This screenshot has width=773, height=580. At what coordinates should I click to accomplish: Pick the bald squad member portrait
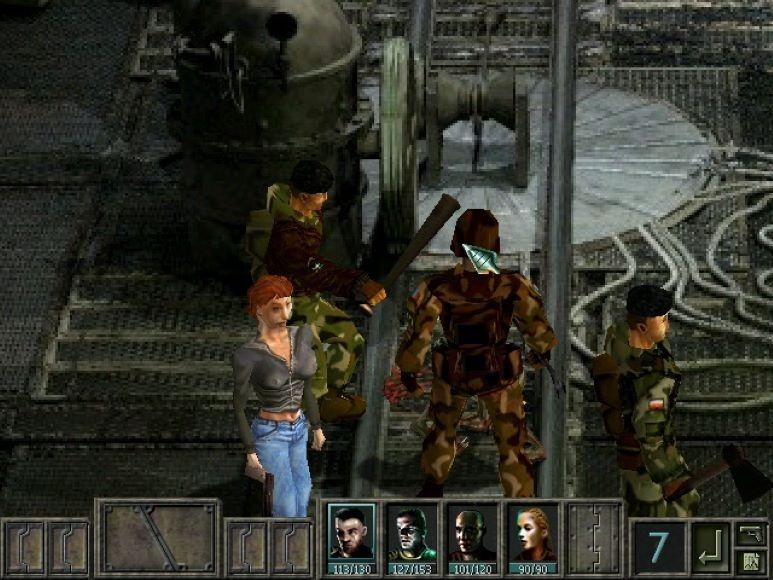[471, 534]
